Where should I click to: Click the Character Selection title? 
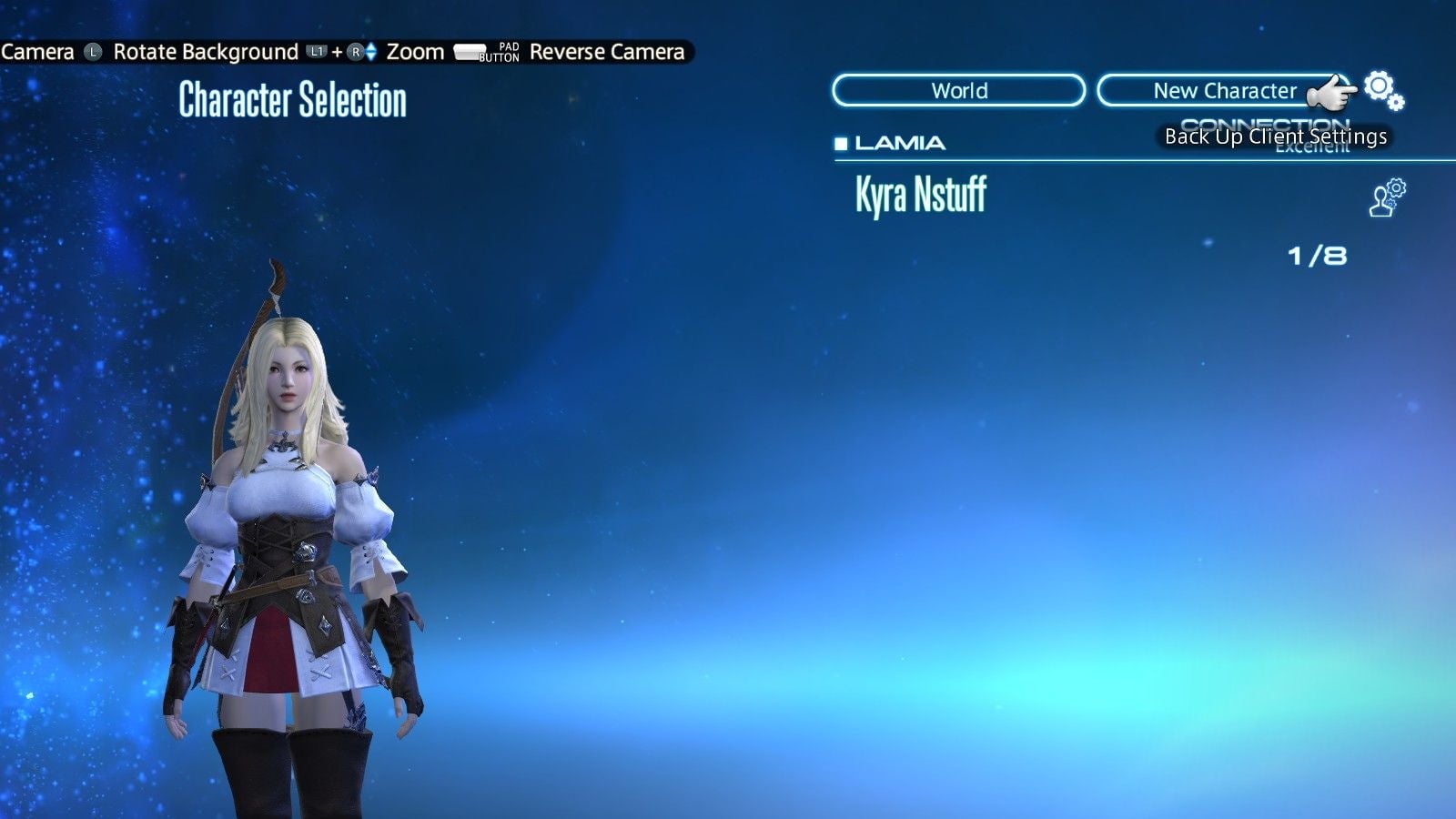pos(293,99)
